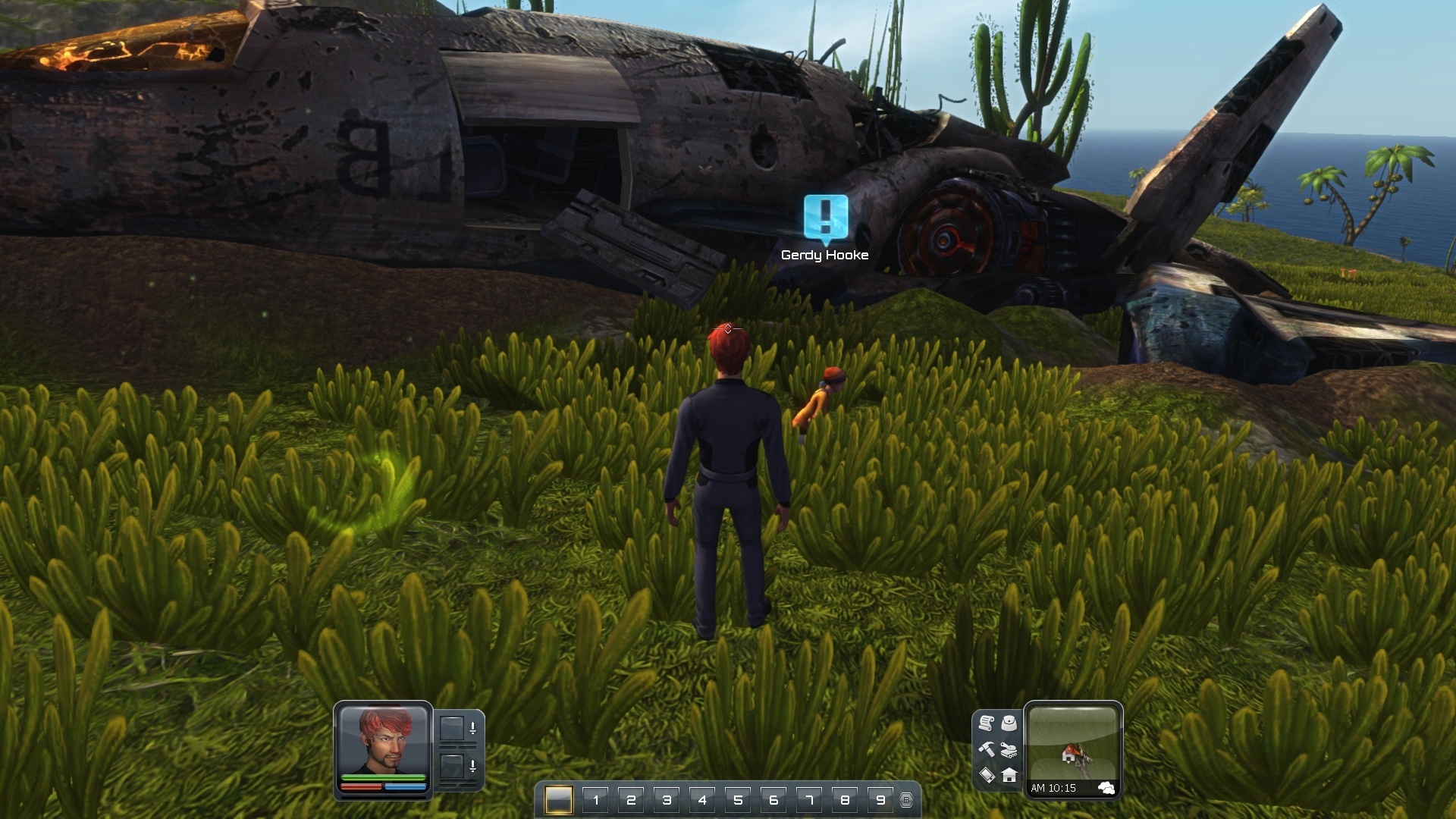This screenshot has height=819, width=1456.
Task: Select hotbar slot 5
Action: 738,799
